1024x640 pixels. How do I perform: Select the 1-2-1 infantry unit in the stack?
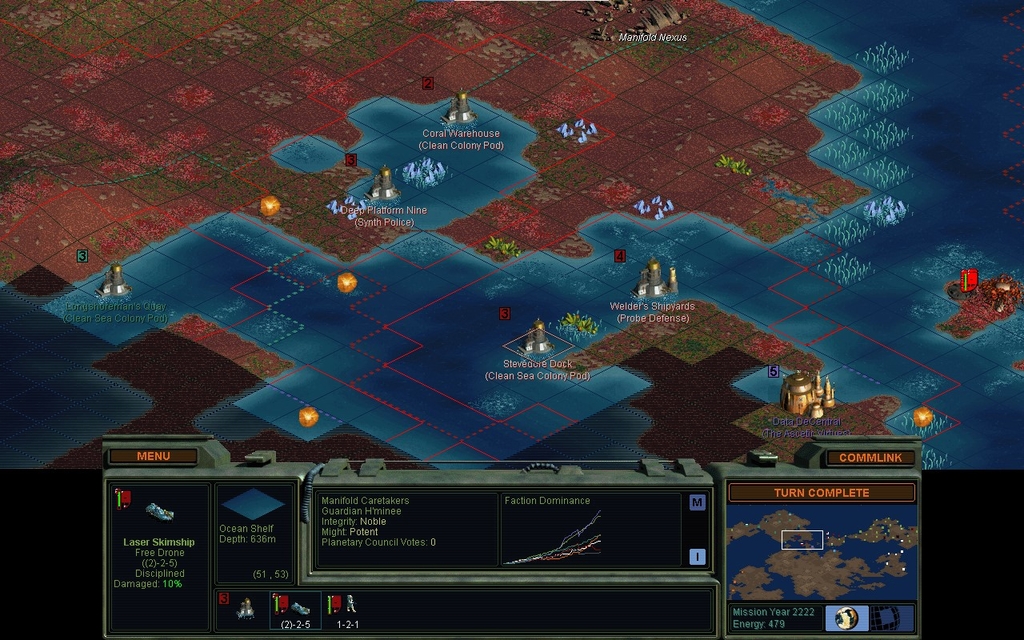pyautogui.click(x=345, y=605)
